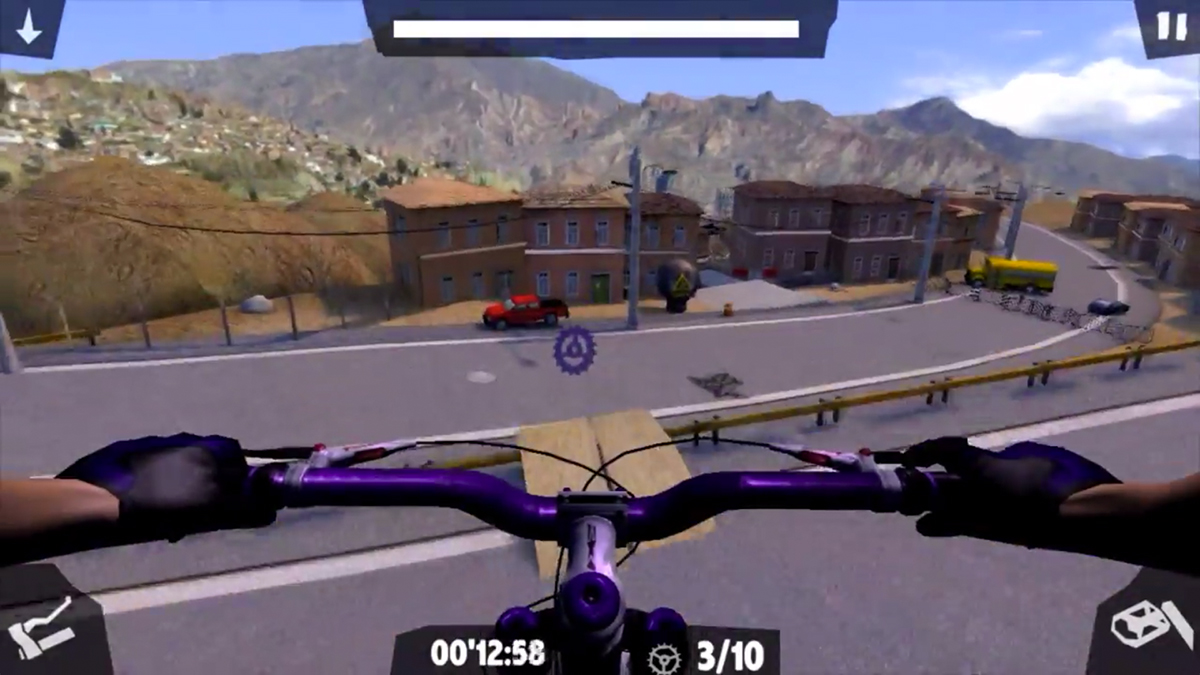Pause the game
The width and height of the screenshot is (1200, 675).
click(1170, 25)
